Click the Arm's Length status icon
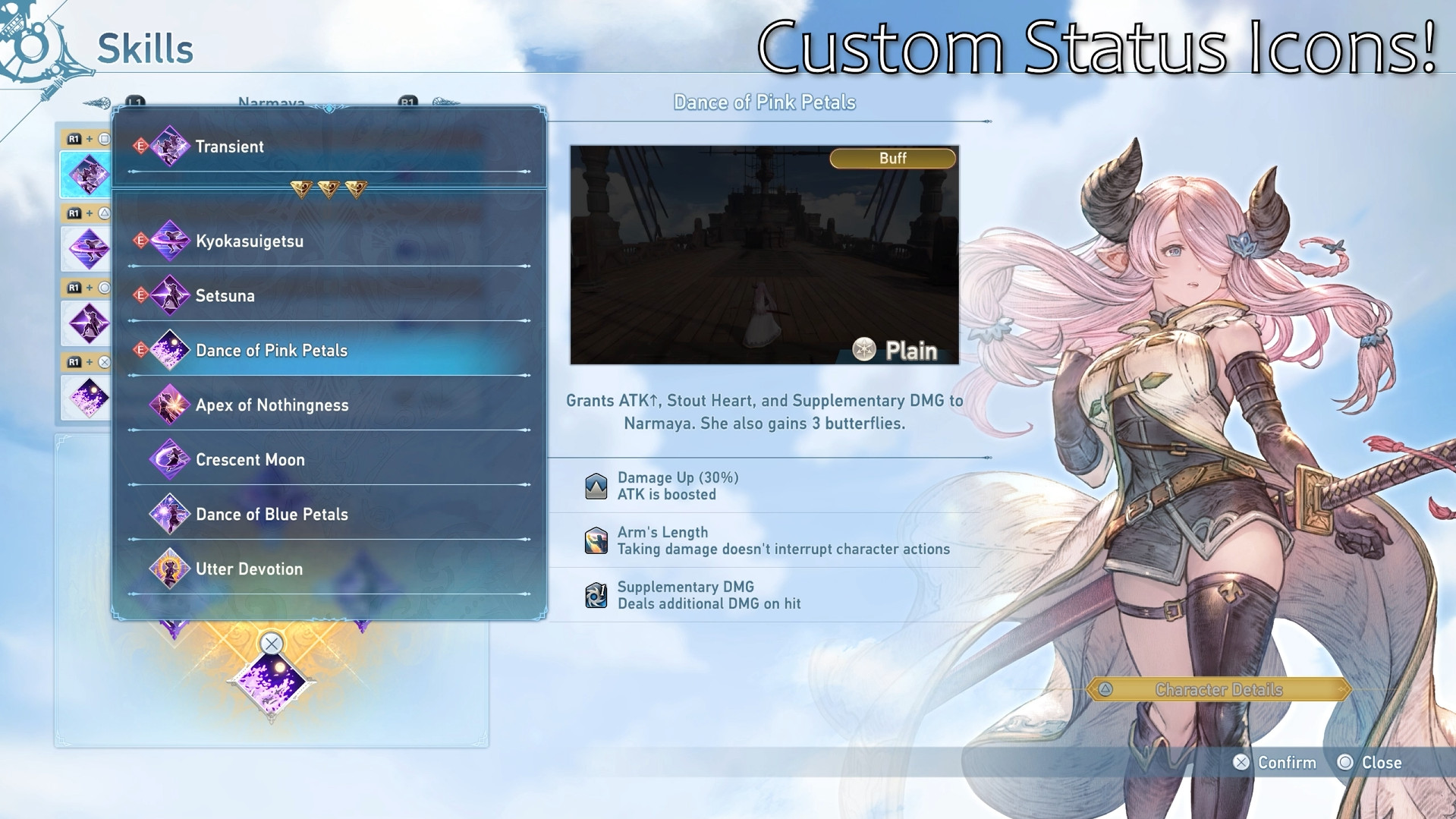Screen dimensions: 1456x819 click(x=596, y=540)
